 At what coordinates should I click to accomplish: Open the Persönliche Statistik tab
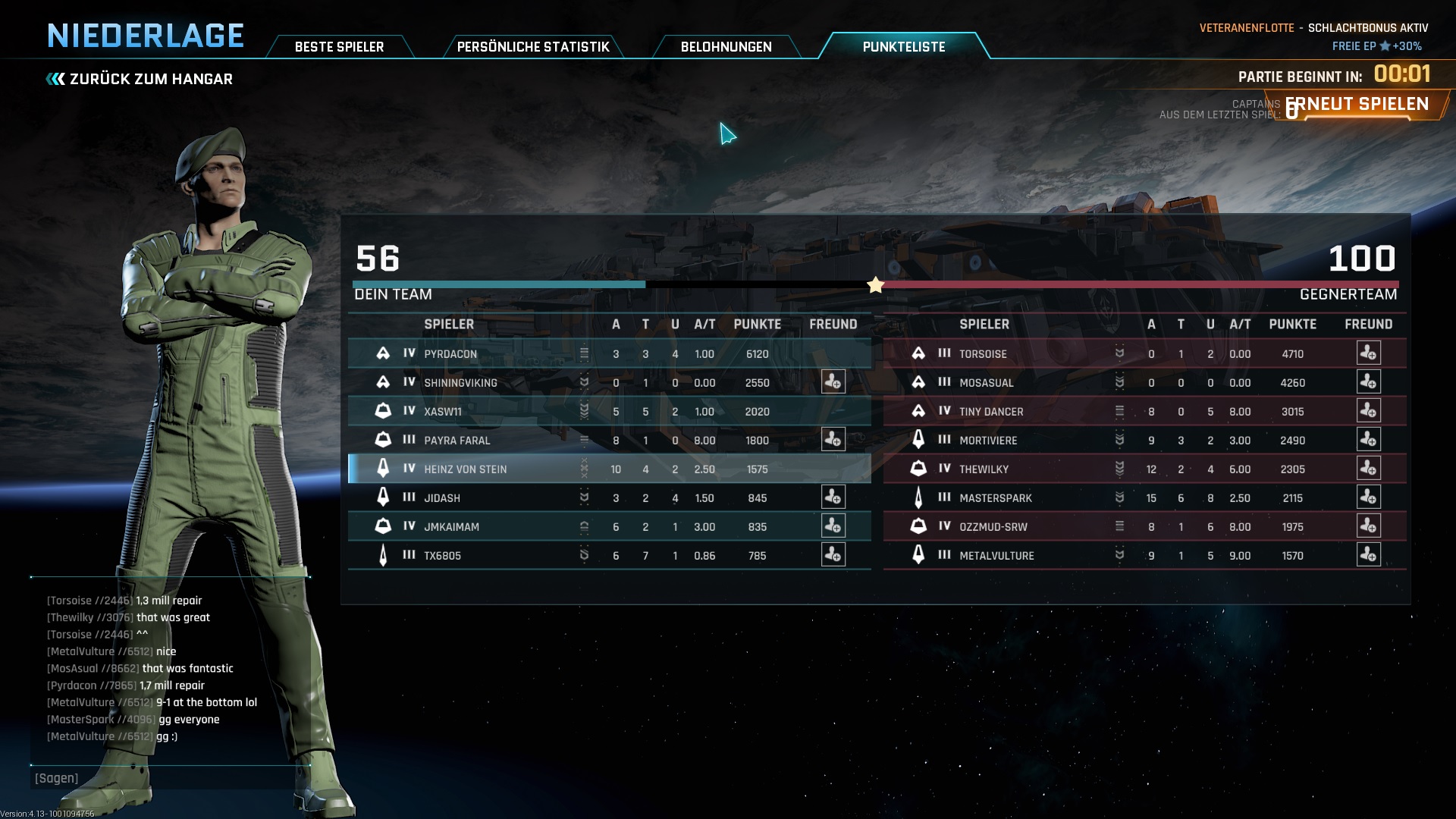(532, 47)
